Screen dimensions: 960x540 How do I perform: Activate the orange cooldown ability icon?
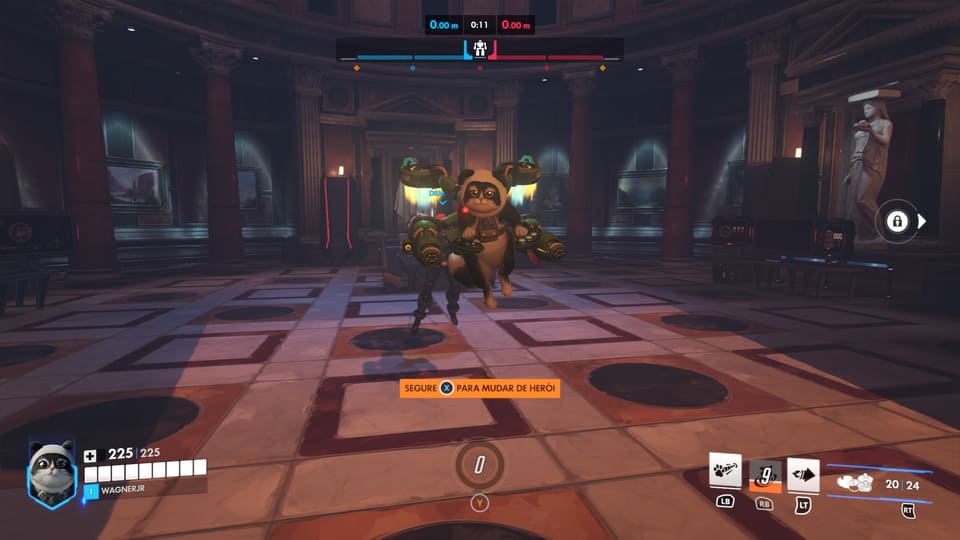point(764,475)
